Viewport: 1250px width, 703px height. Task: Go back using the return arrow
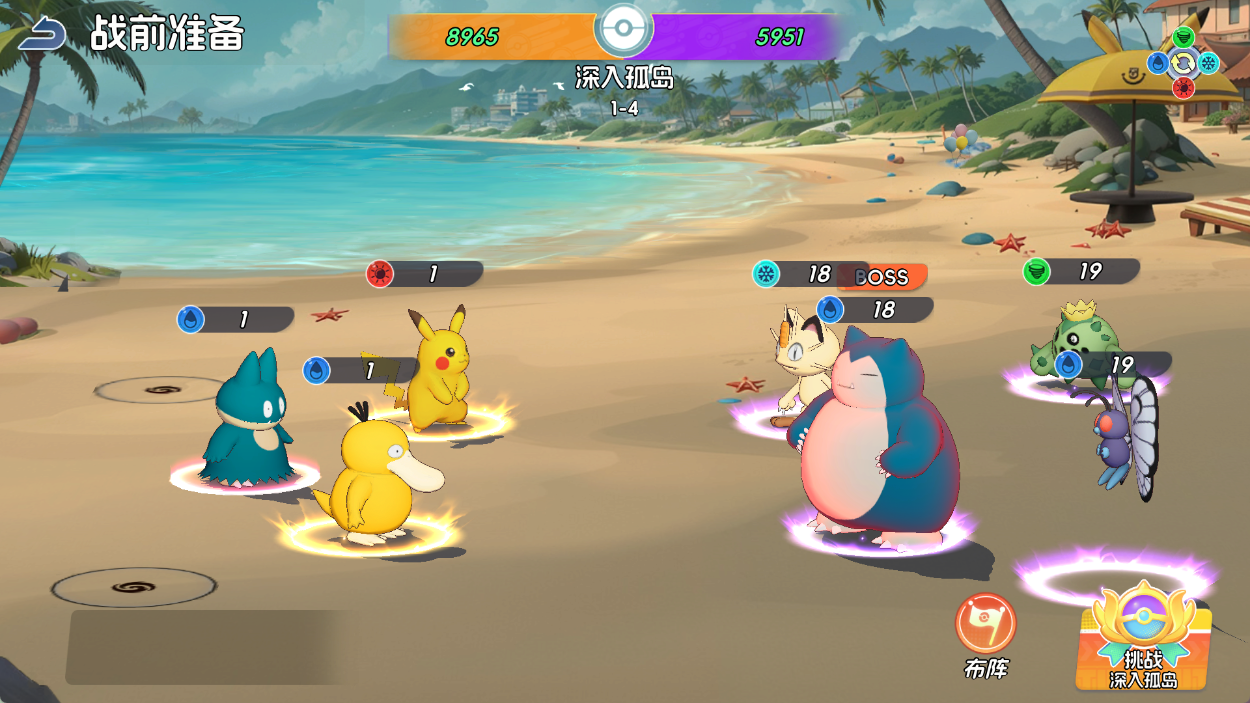(x=42, y=35)
